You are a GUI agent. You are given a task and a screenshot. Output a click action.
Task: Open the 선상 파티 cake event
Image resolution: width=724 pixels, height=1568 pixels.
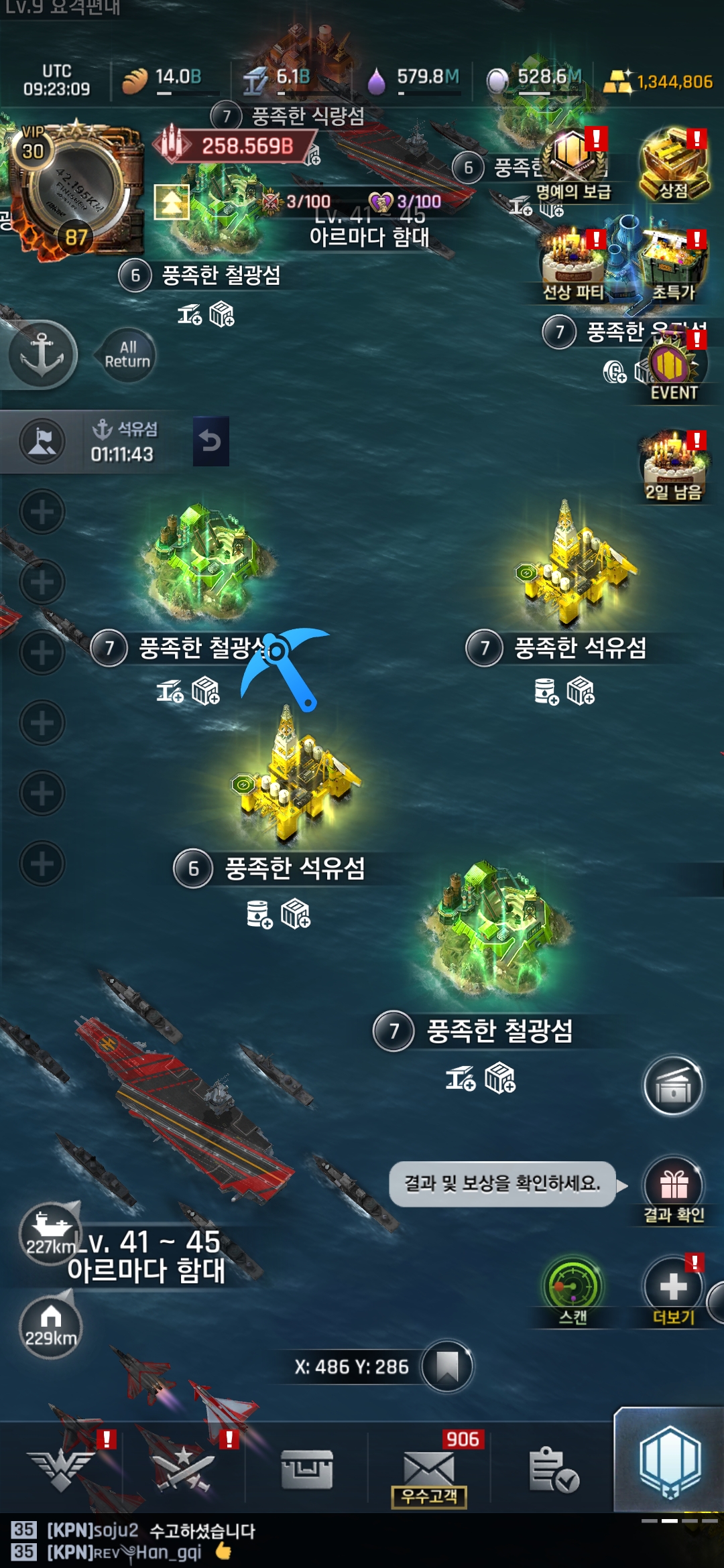(x=573, y=265)
